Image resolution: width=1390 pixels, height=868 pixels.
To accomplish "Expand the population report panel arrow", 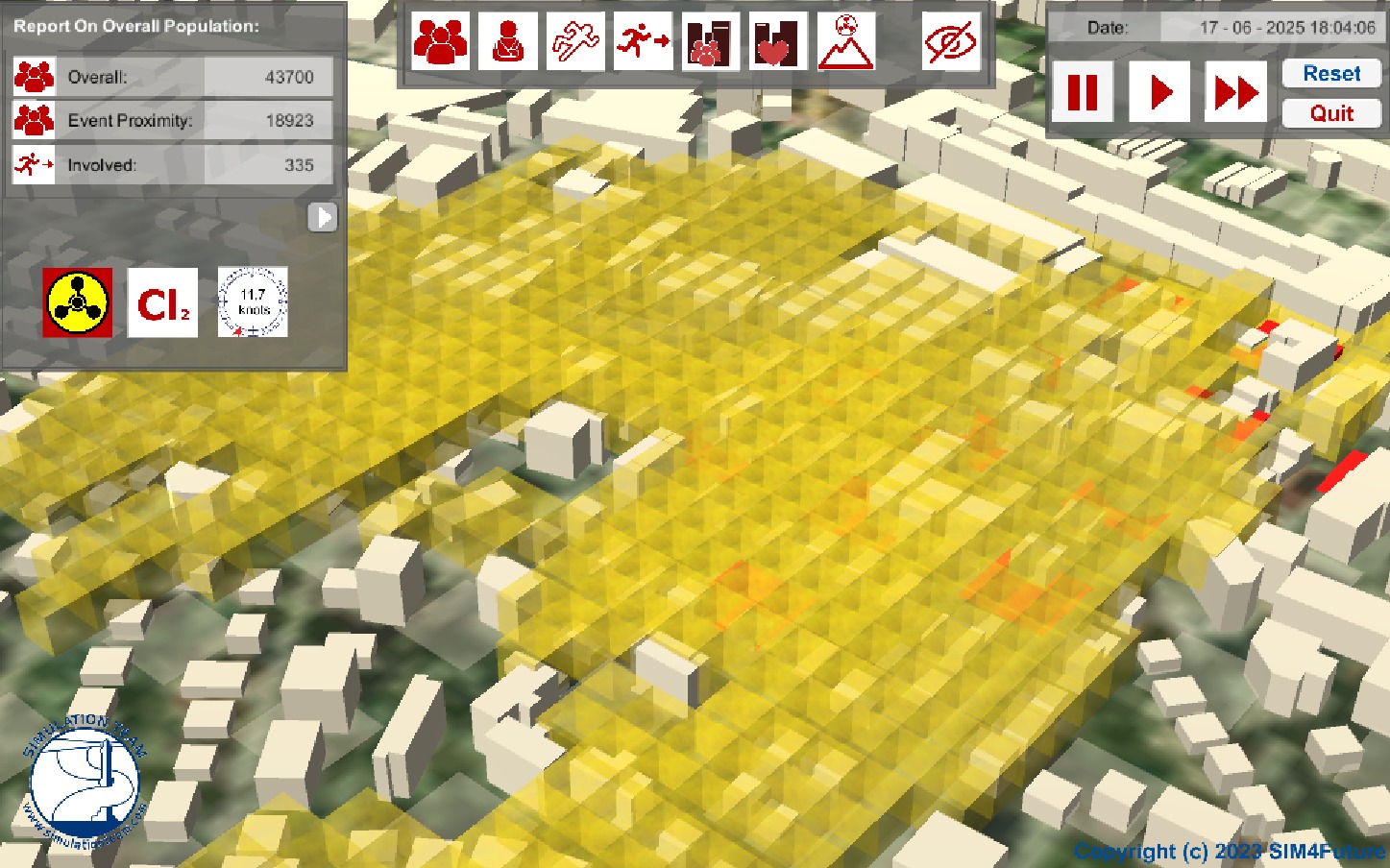I will [324, 218].
